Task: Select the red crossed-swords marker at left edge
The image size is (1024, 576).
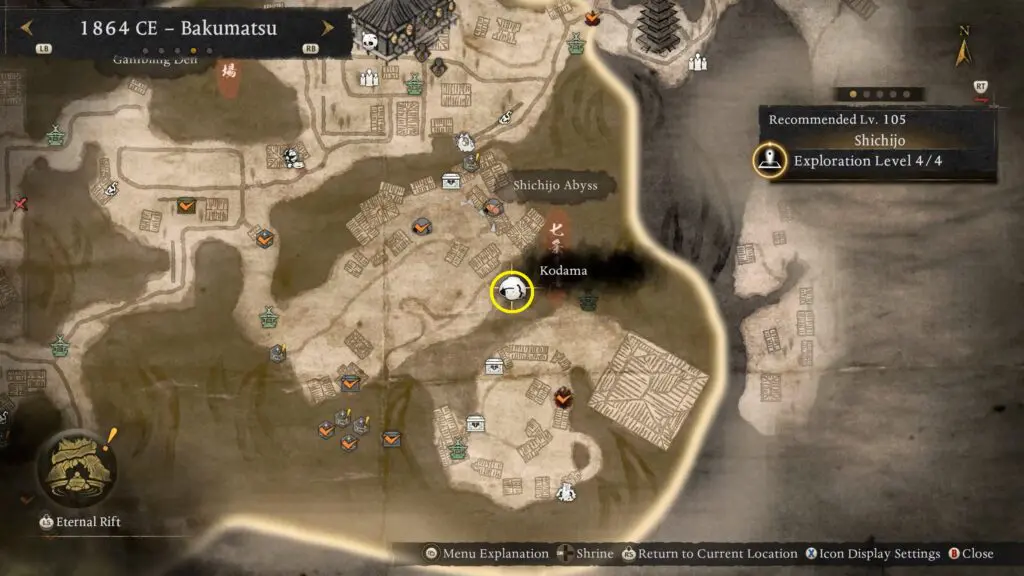Action: [x=20, y=204]
